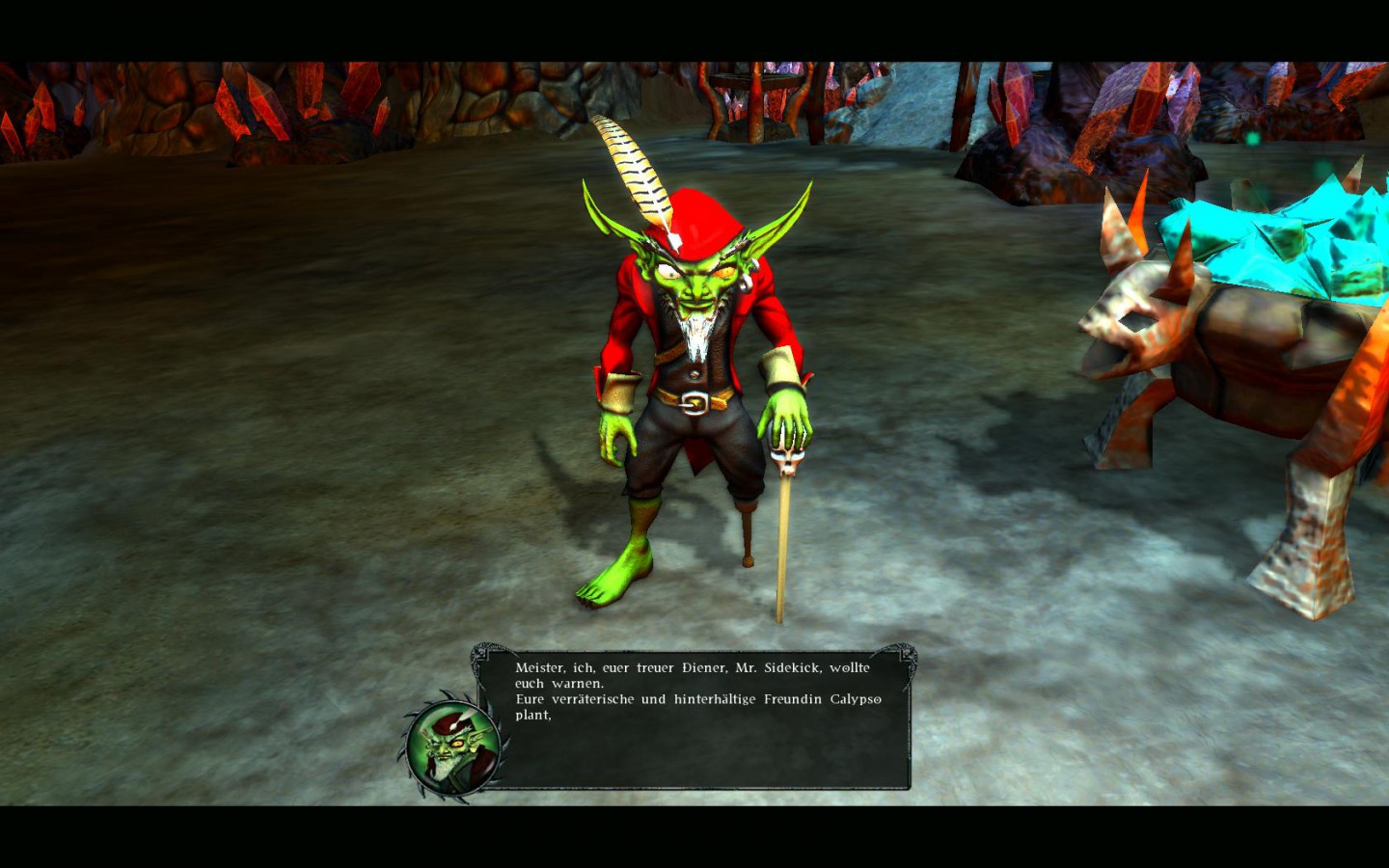
Task: Click the green glow behind the portrait
Action: [x=480, y=719]
